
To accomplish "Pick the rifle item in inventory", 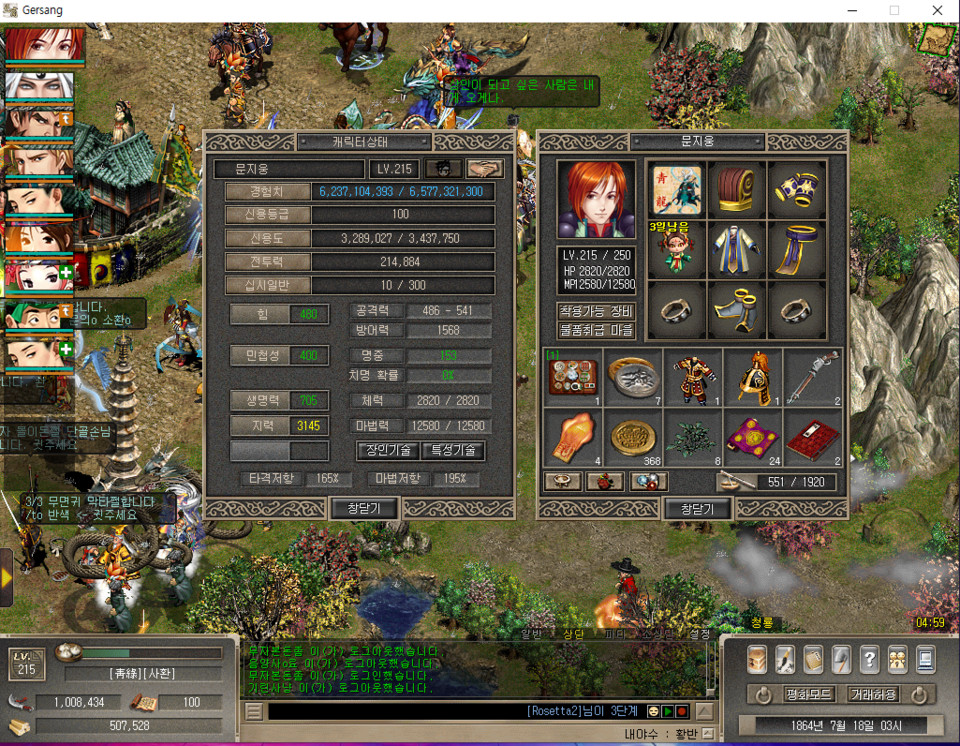I will coord(812,378).
